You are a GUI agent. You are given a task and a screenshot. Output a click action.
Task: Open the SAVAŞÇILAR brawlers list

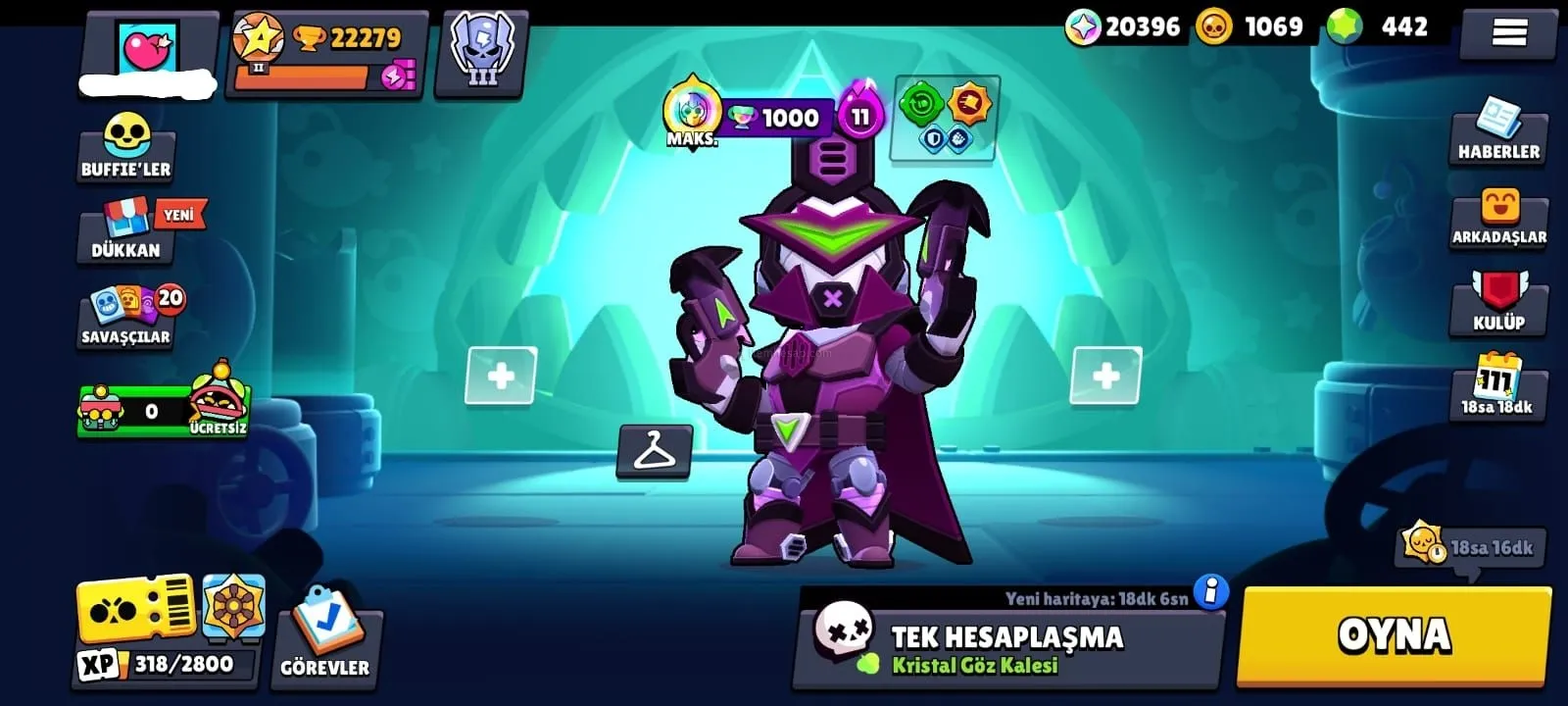(x=127, y=316)
